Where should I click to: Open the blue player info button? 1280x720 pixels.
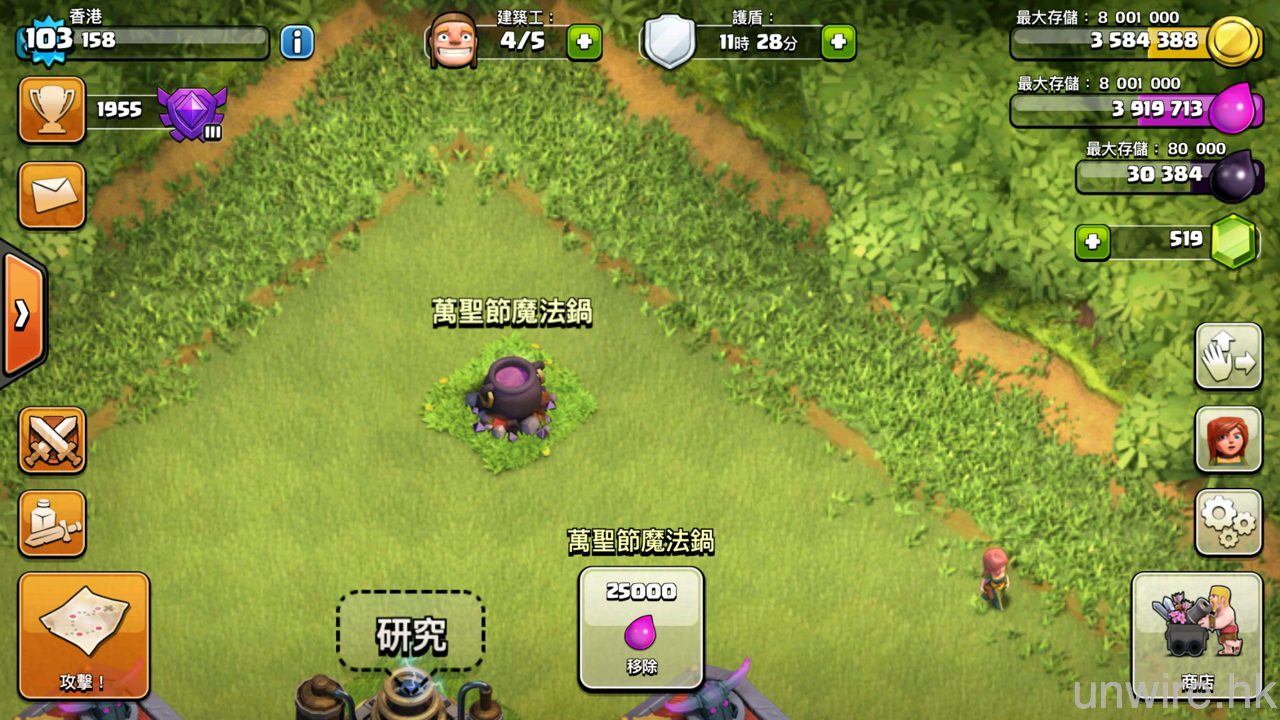(296, 42)
